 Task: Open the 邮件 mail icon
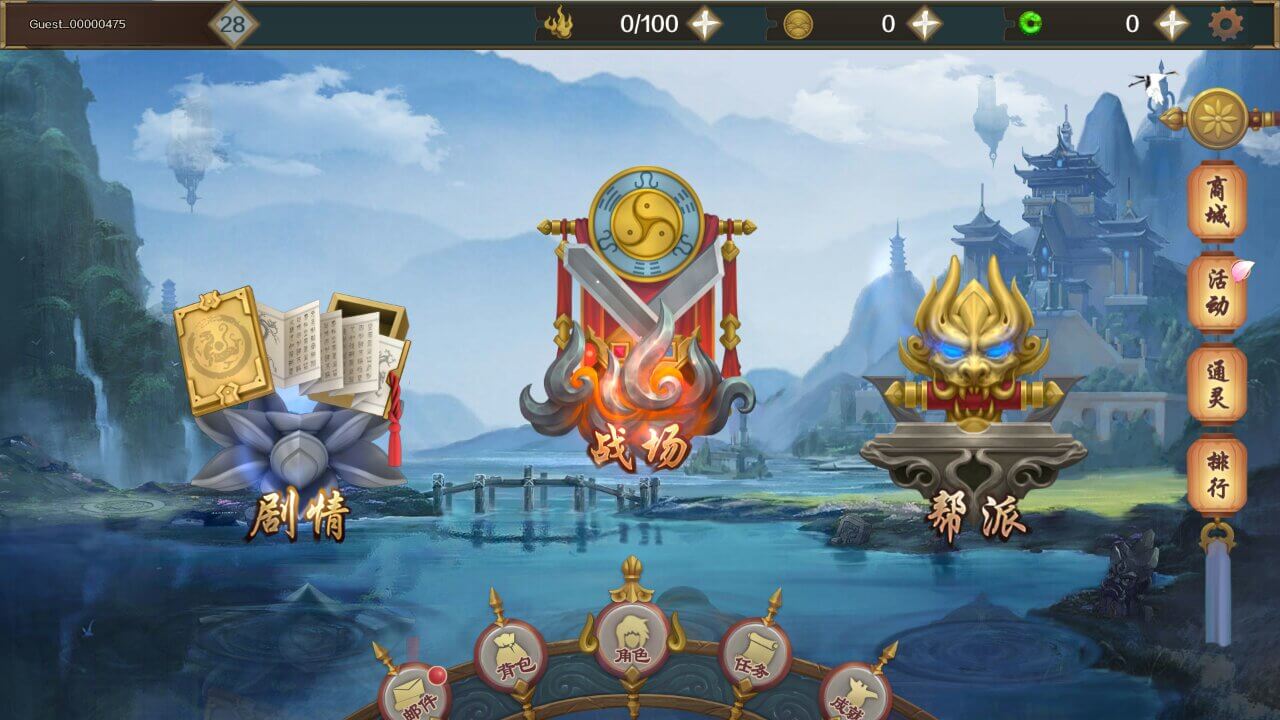415,695
